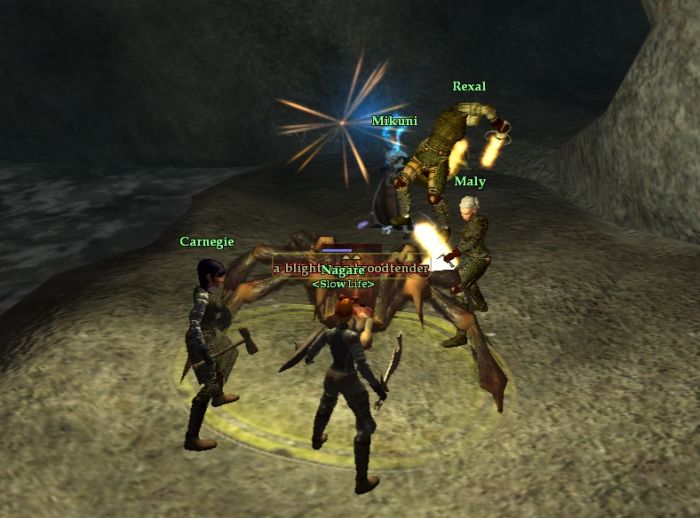Target Rexal by his nameplate
700x518 pixels.
pos(468,87)
